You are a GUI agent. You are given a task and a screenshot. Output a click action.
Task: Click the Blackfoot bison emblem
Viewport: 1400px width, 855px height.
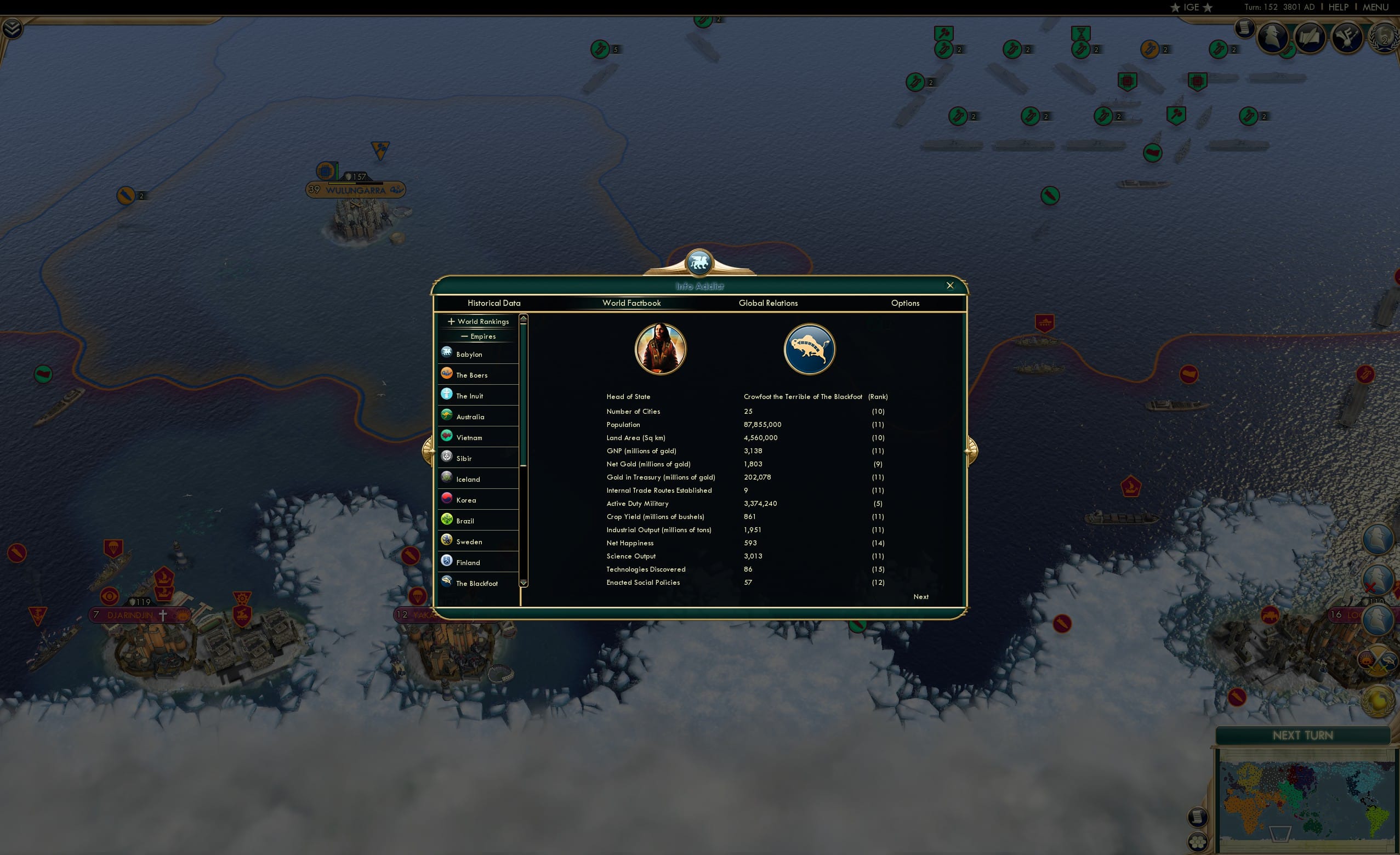[x=809, y=348]
